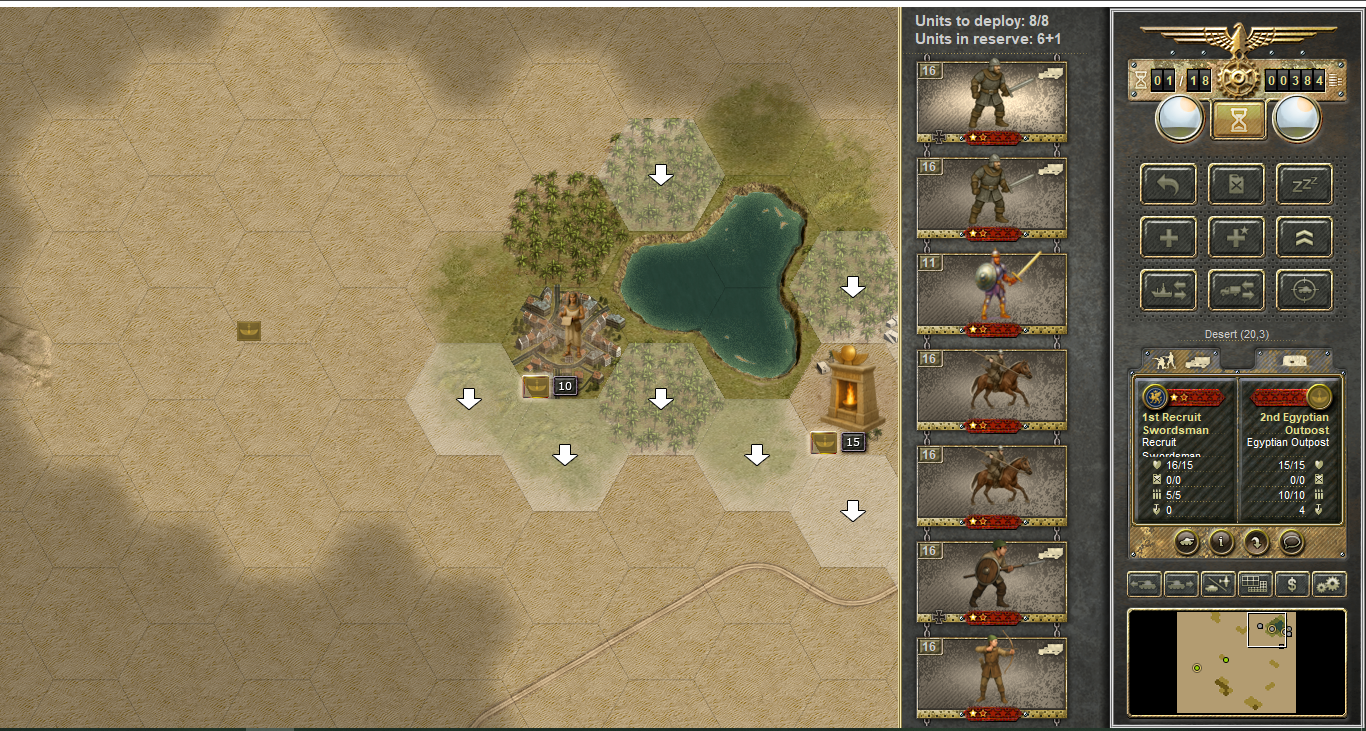
Task: Click the plus-with-star elite replacements button
Action: click(1237, 238)
